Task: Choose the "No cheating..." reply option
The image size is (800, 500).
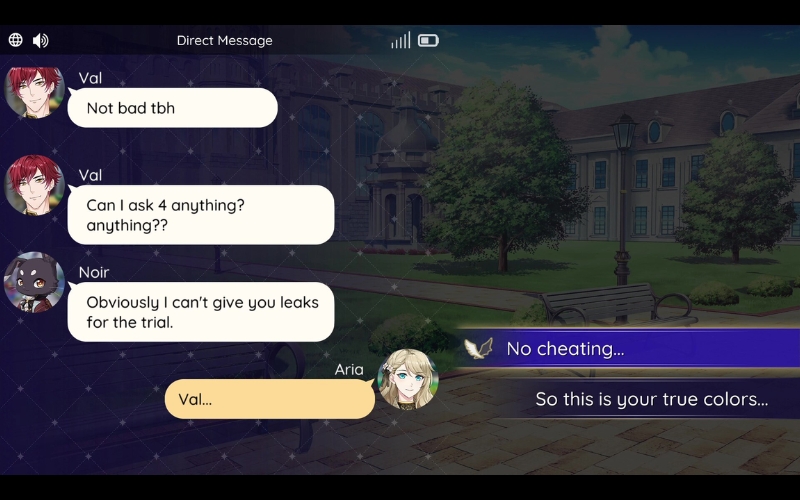Action: tap(630, 349)
